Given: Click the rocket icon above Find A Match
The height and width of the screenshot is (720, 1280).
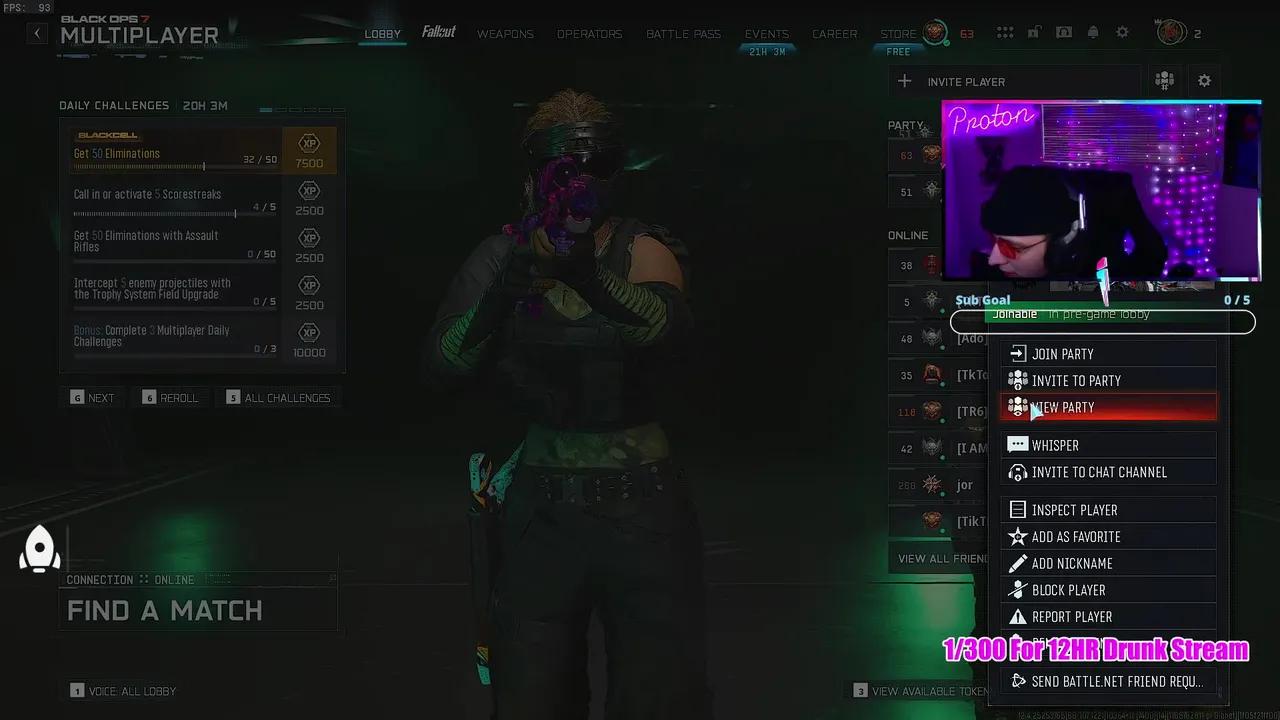Looking at the screenshot, I should (x=40, y=548).
